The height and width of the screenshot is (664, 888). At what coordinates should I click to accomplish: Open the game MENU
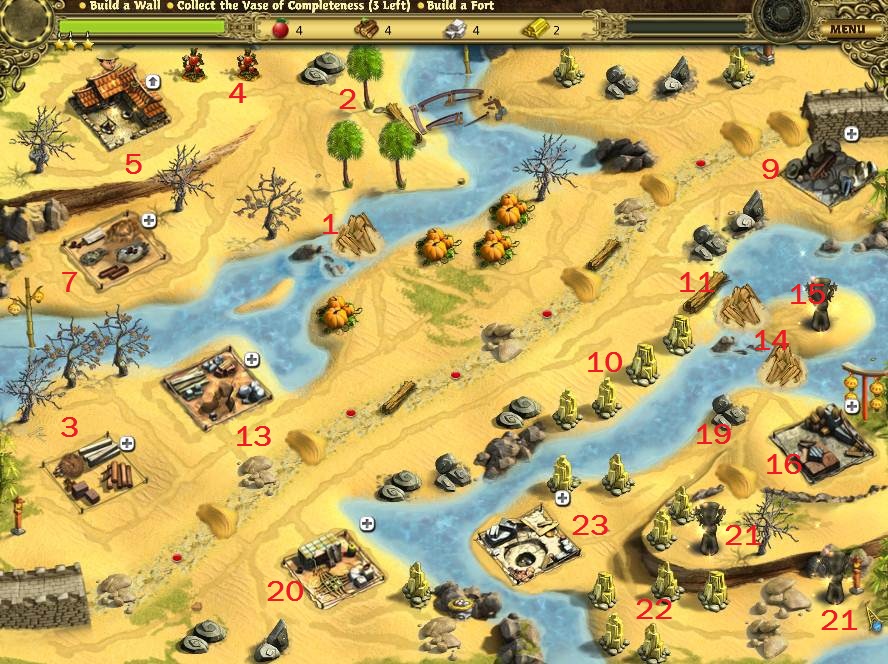point(846,29)
